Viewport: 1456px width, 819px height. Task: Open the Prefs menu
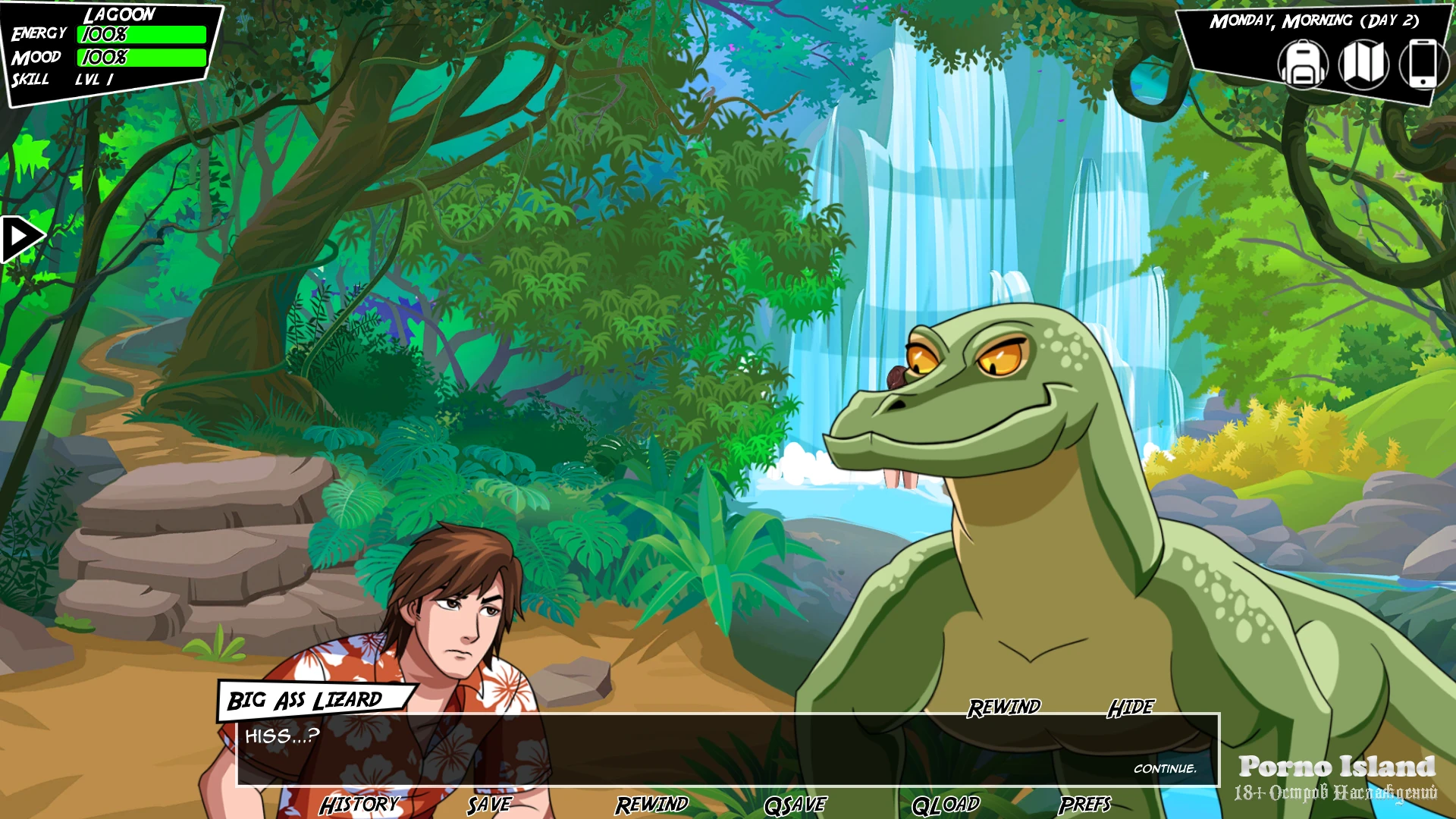pyautogui.click(x=1084, y=805)
